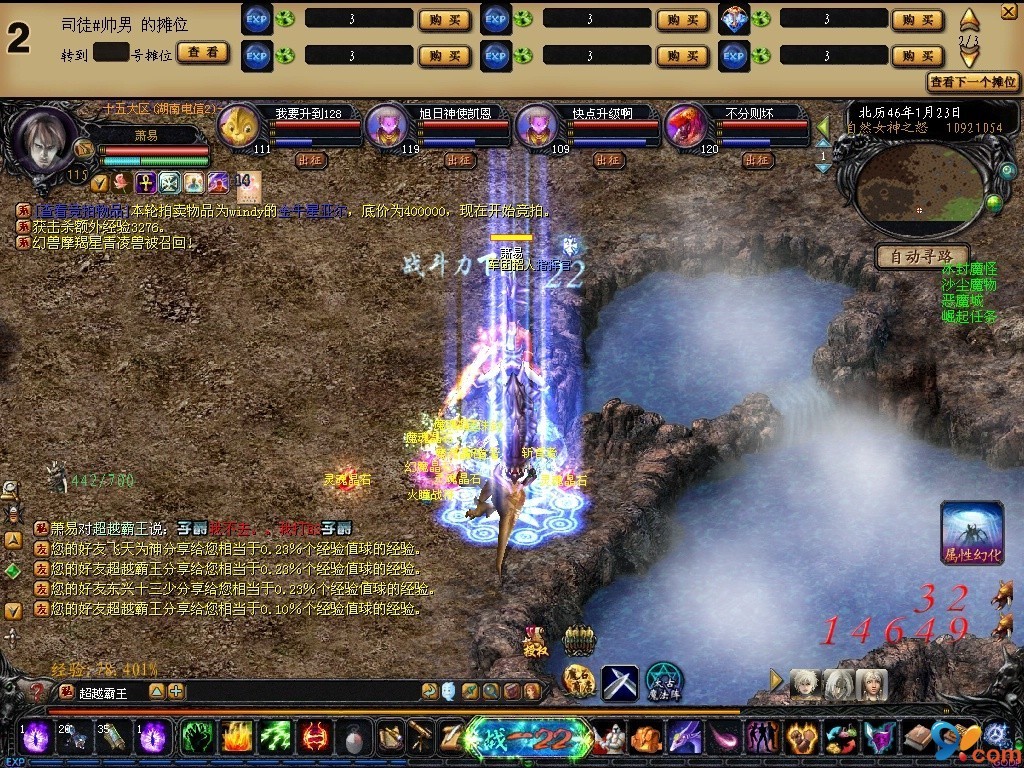Select the 崛起任务 quest tracker entry
The width and height of the screenshot is (1024, 768).
tap(969, 316)
